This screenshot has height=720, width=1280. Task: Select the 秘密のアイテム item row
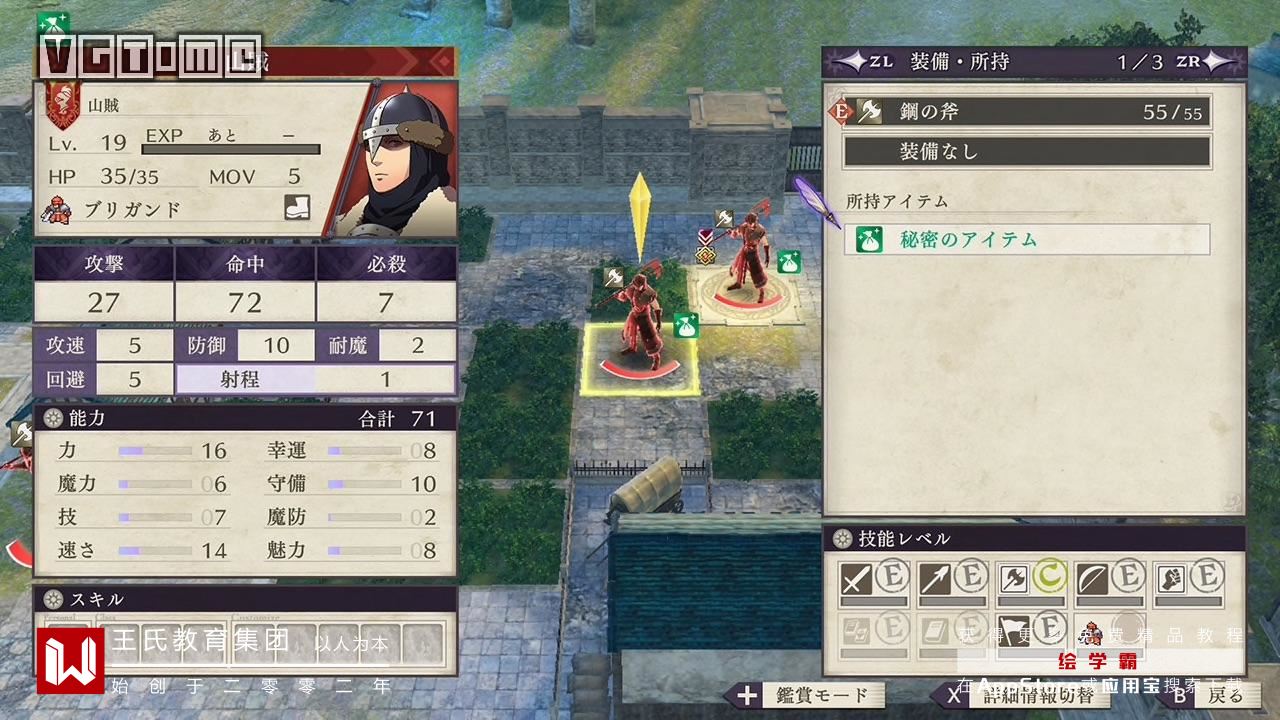point(1026,240)
